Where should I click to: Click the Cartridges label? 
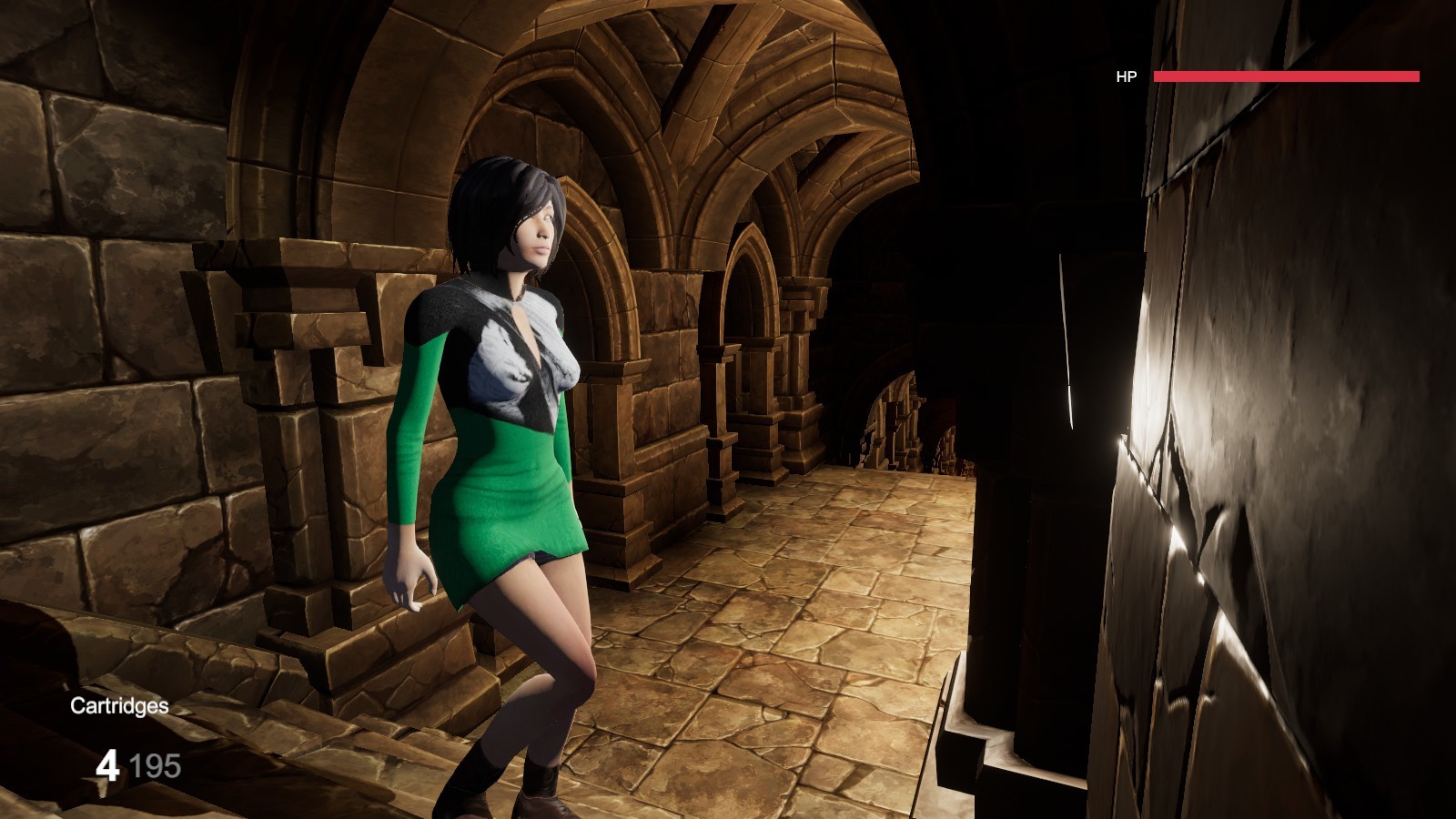(119, 707)
